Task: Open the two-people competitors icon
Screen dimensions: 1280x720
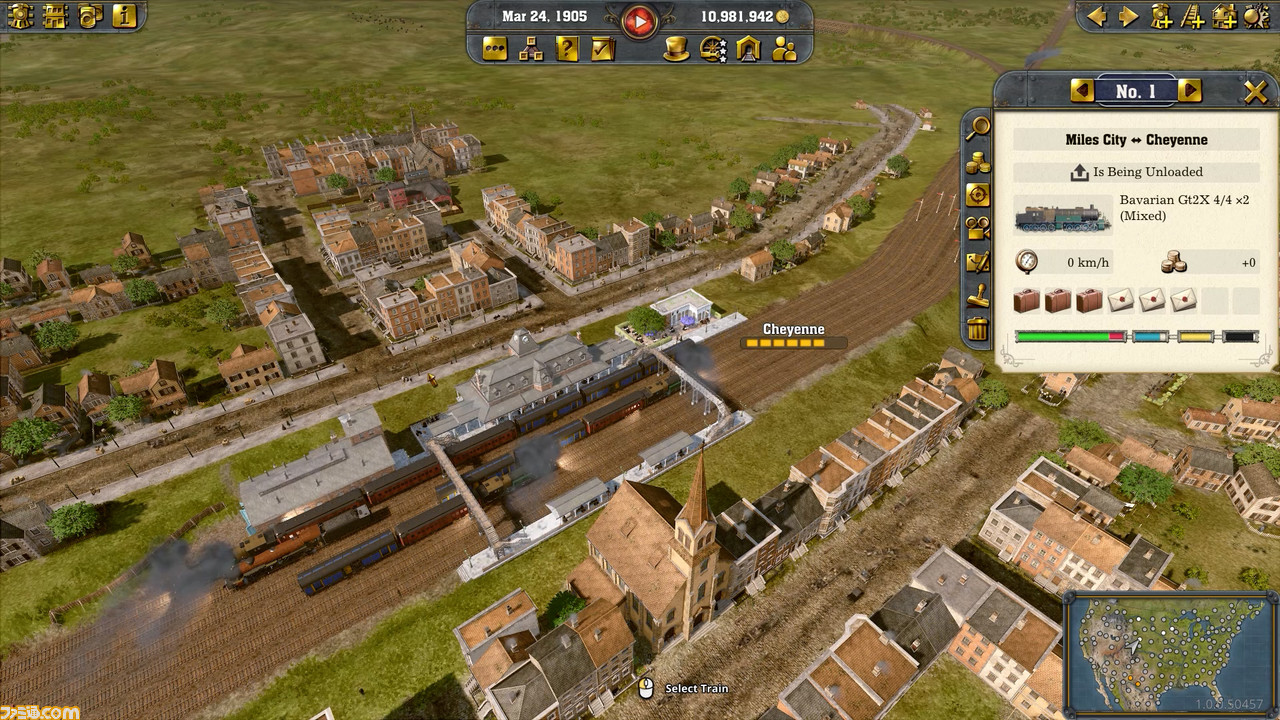Action: (784, 48)
